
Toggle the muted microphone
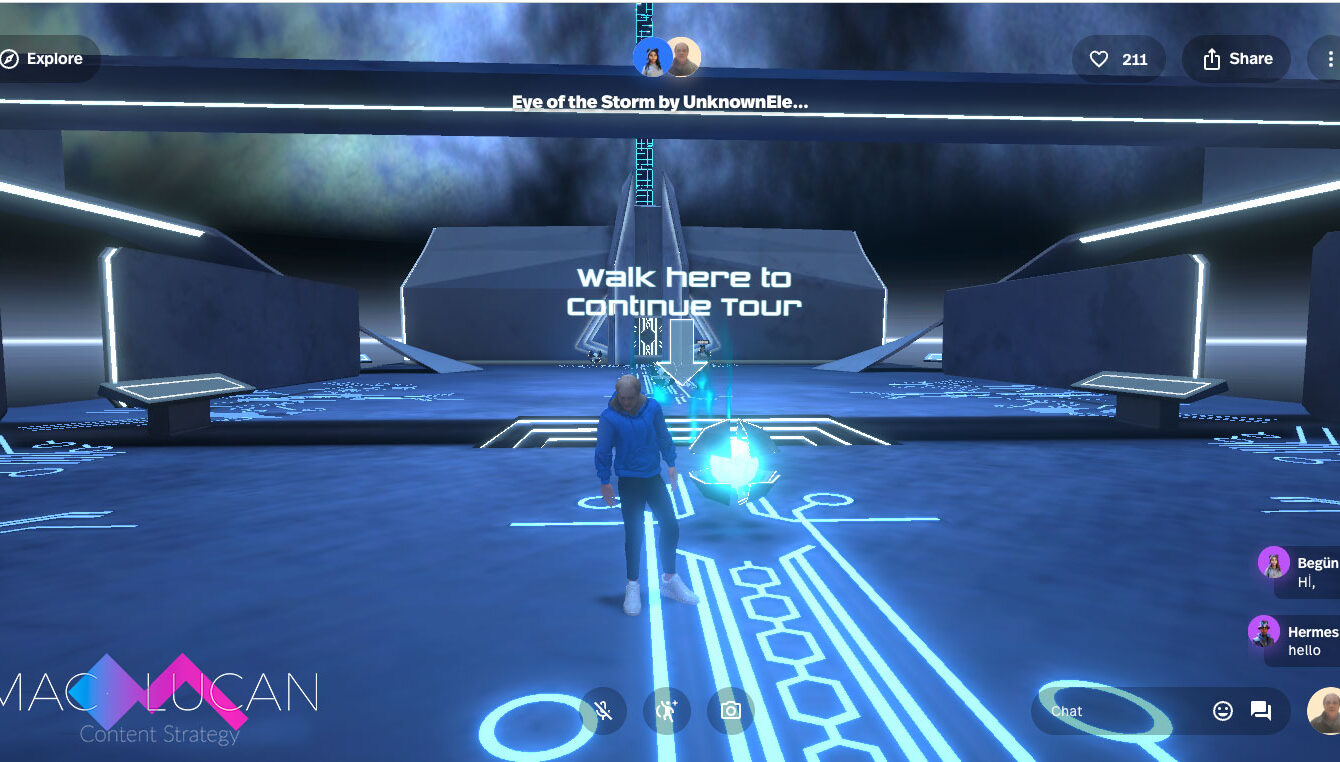[603, 711]
